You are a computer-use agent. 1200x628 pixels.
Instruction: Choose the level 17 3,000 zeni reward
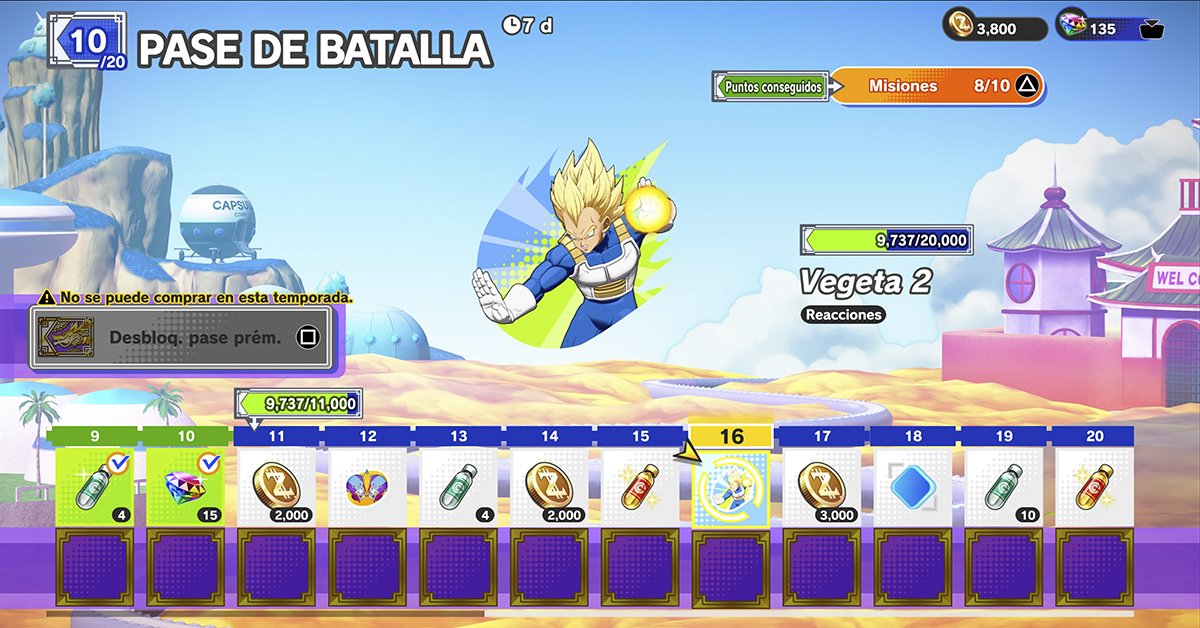pyautogui.click(x=822, y=487)
